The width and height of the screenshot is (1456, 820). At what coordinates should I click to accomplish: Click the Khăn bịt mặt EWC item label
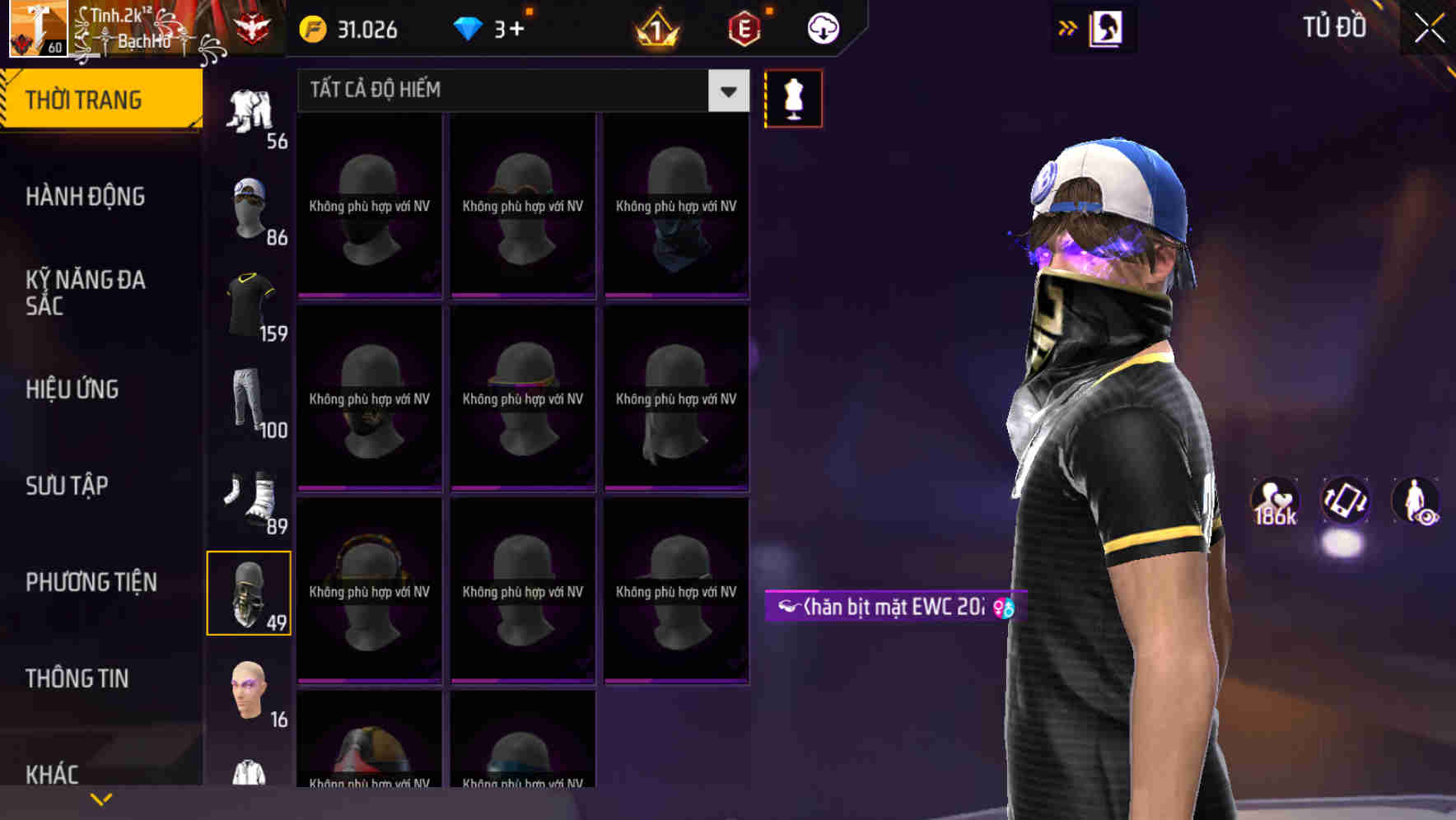[894, 608]
